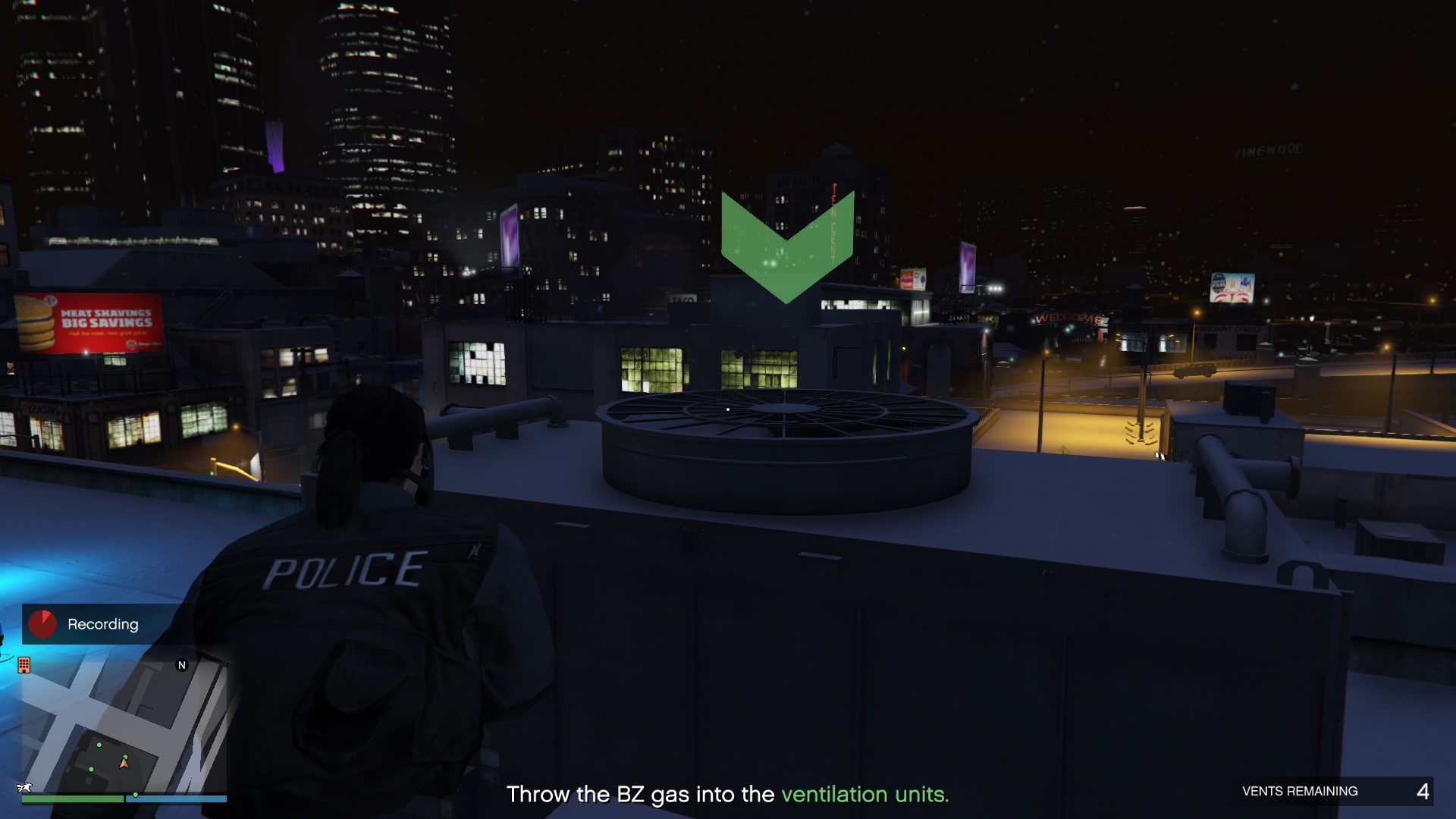The height and width of the screenshot is (819, 1456).
Task: Click the red Recording indicator
Action: click(x=42, y=624)
